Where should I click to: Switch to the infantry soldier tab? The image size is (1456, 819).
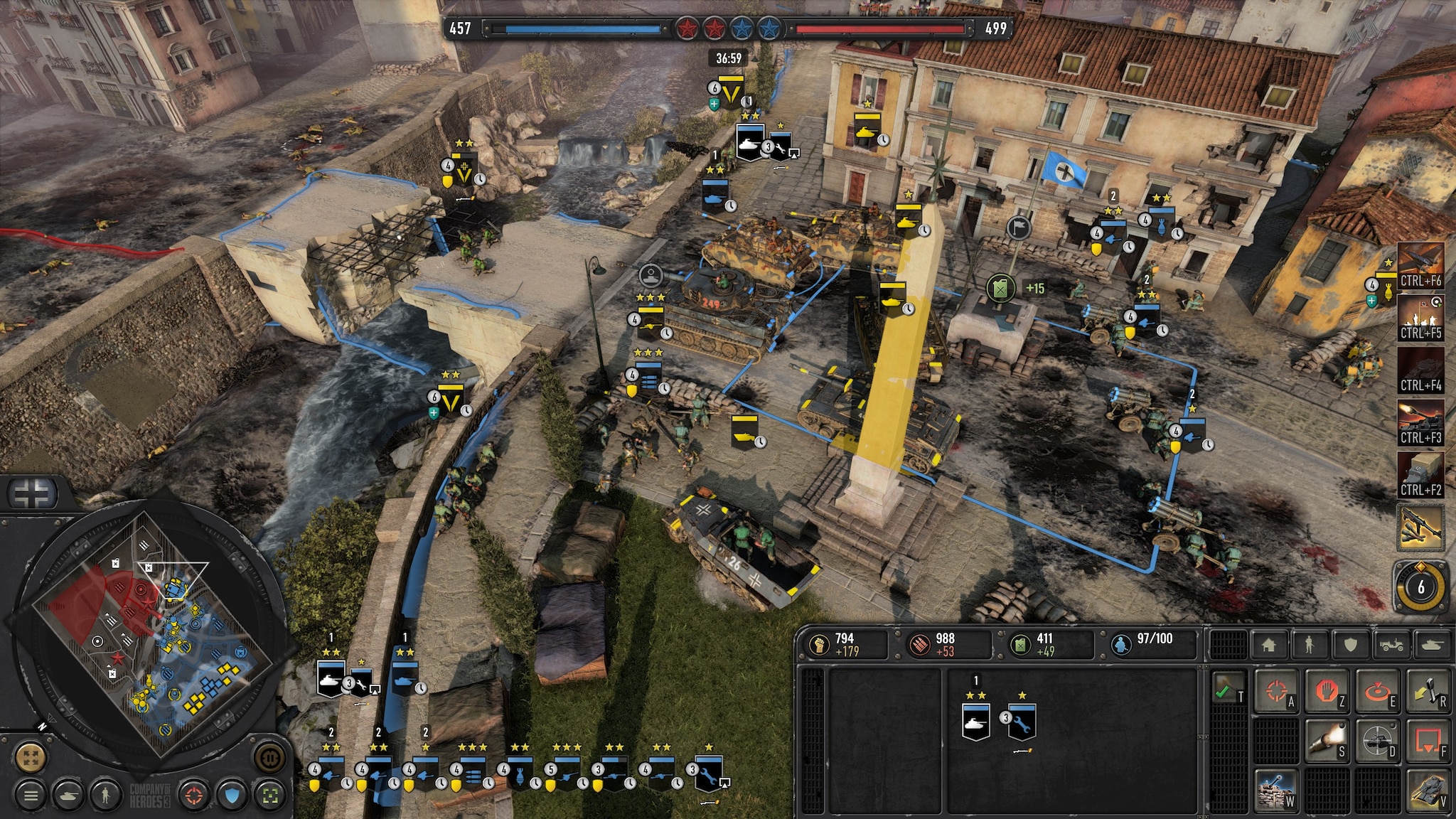pyautogui.click(x=1309, y=645)
